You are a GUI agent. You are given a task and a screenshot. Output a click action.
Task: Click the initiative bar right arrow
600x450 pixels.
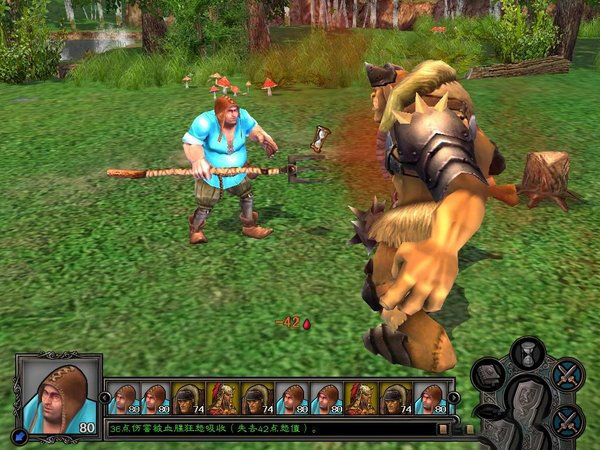452,397
